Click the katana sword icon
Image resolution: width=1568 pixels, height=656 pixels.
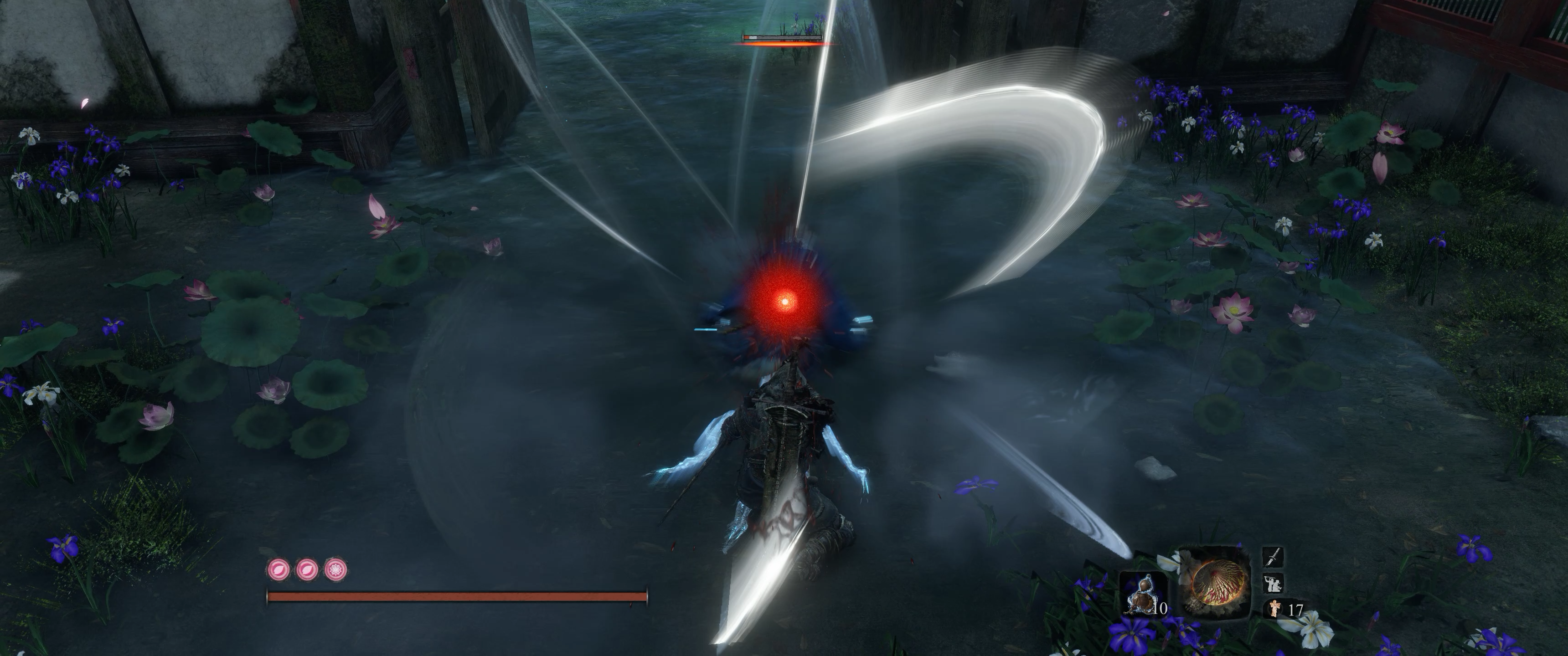(x=1274, y=557)
